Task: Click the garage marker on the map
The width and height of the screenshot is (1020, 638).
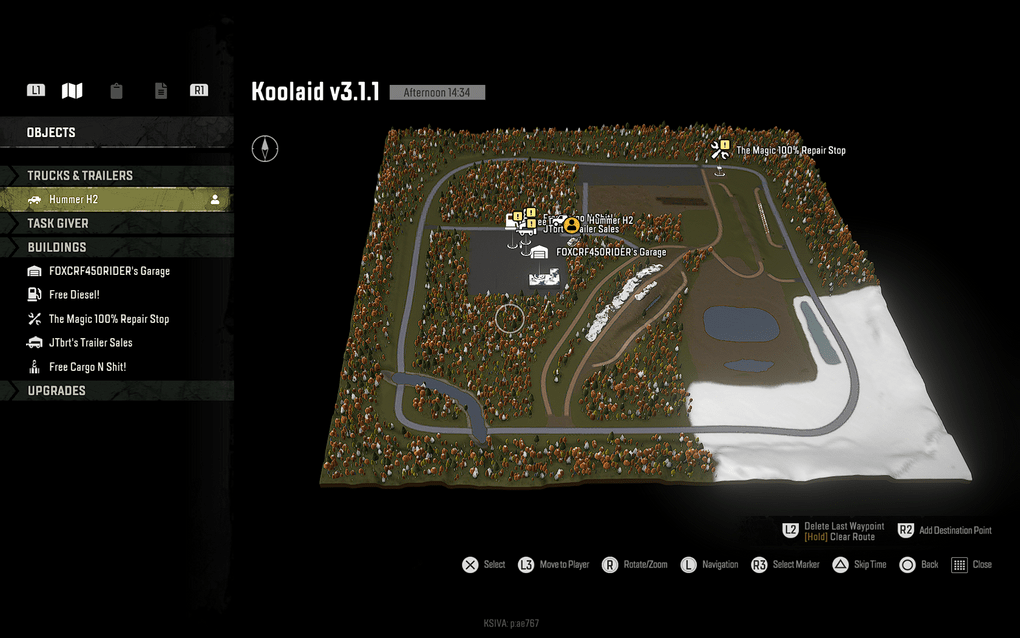Action: [540, 253]
